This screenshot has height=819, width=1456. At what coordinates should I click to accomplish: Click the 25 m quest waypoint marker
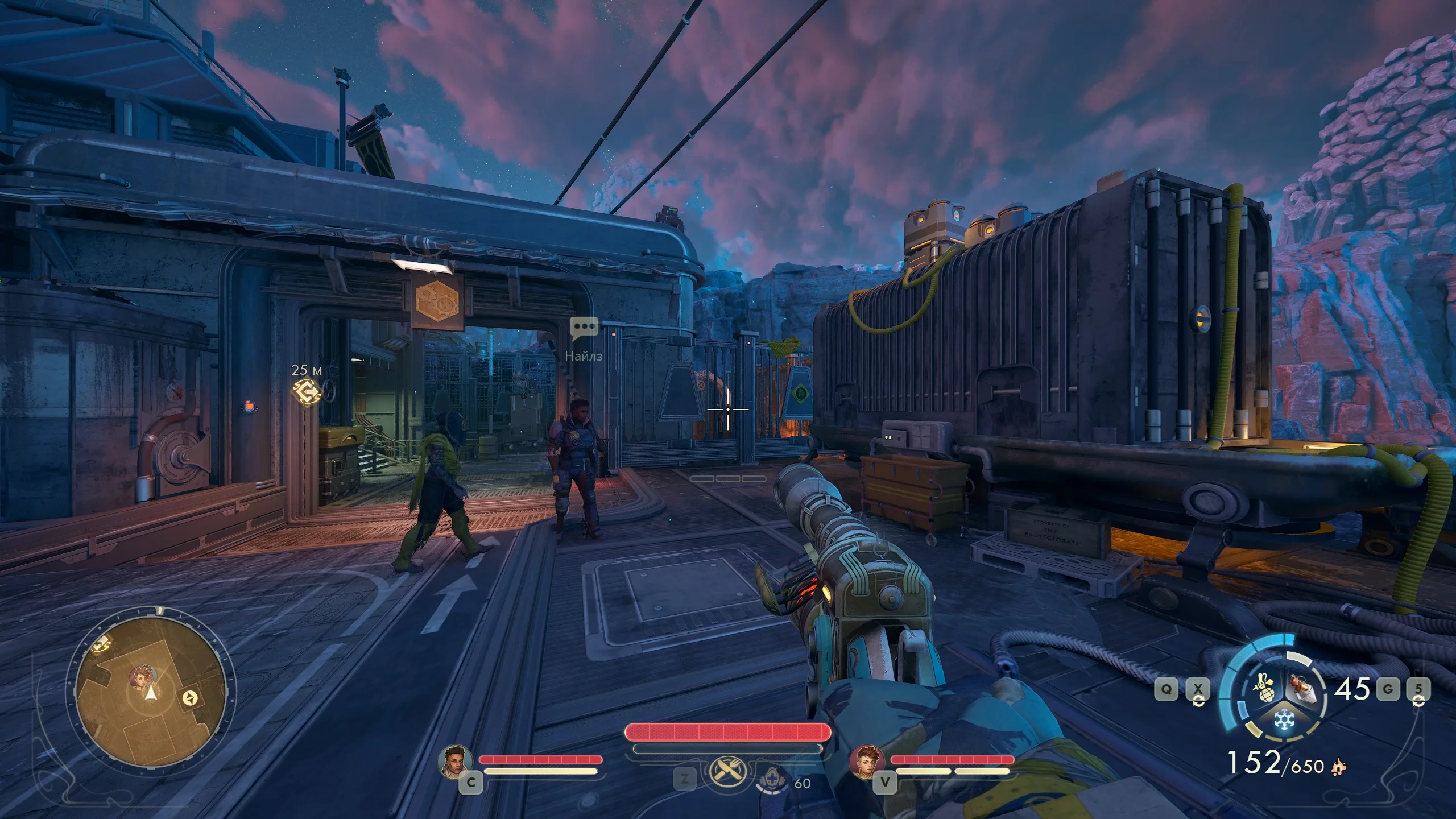306,391
